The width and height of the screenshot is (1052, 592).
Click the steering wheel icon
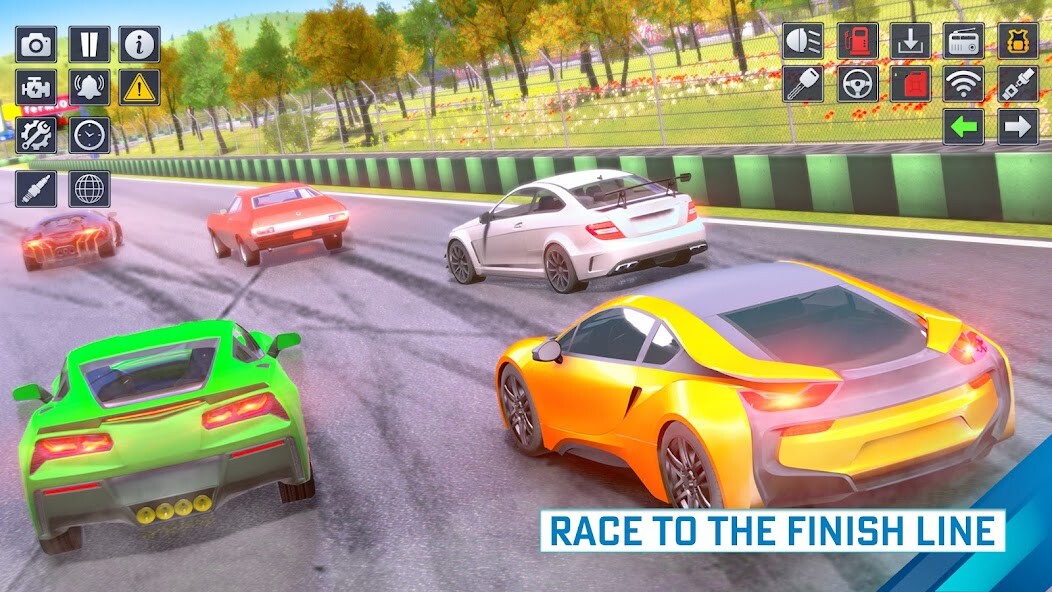857,84
